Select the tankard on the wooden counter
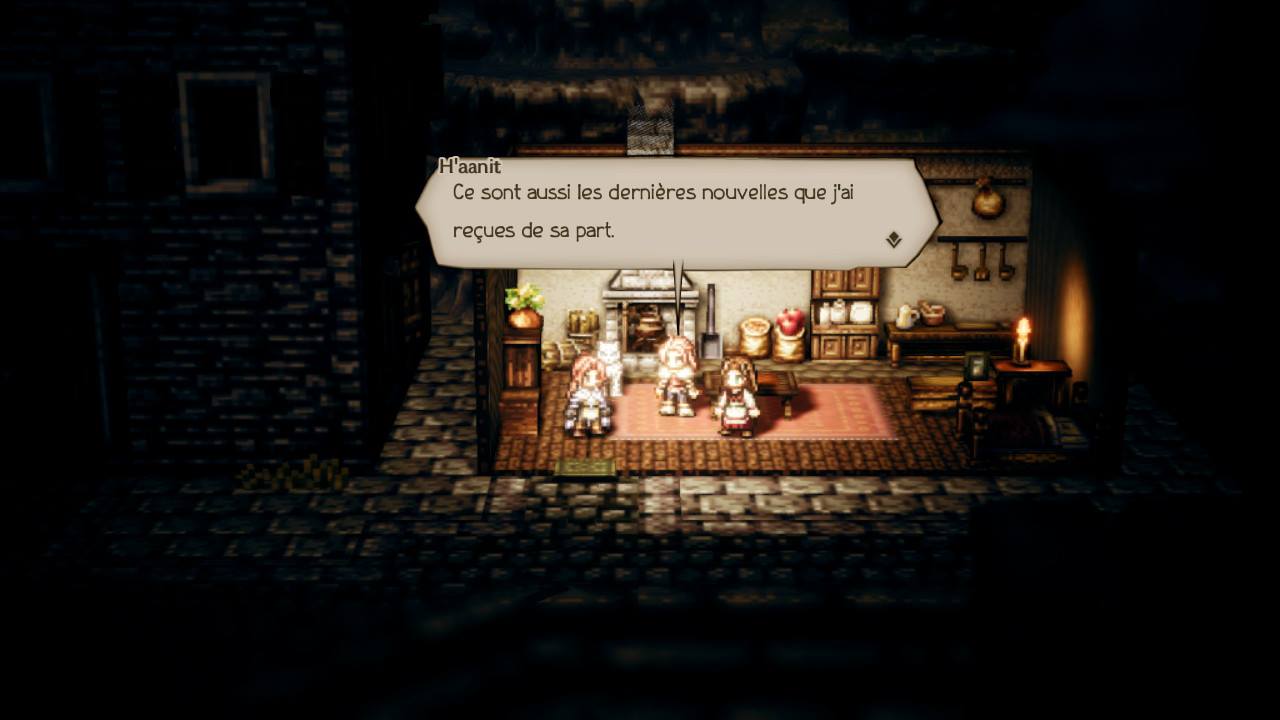1280x720 pixels. pyautogui.click(x=905, y=316)
